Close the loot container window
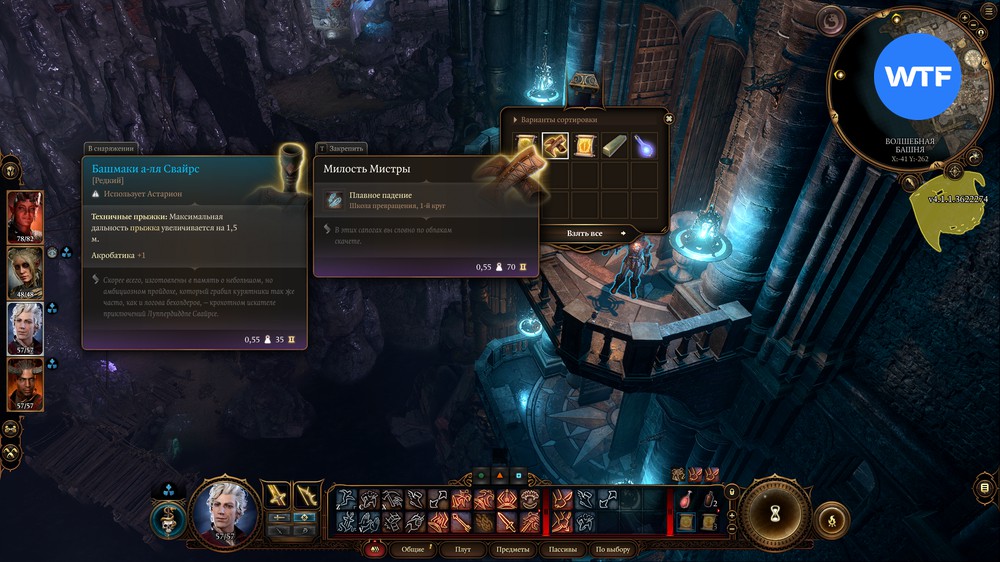Screen dimensions: 1000x562 coord(668,118)
